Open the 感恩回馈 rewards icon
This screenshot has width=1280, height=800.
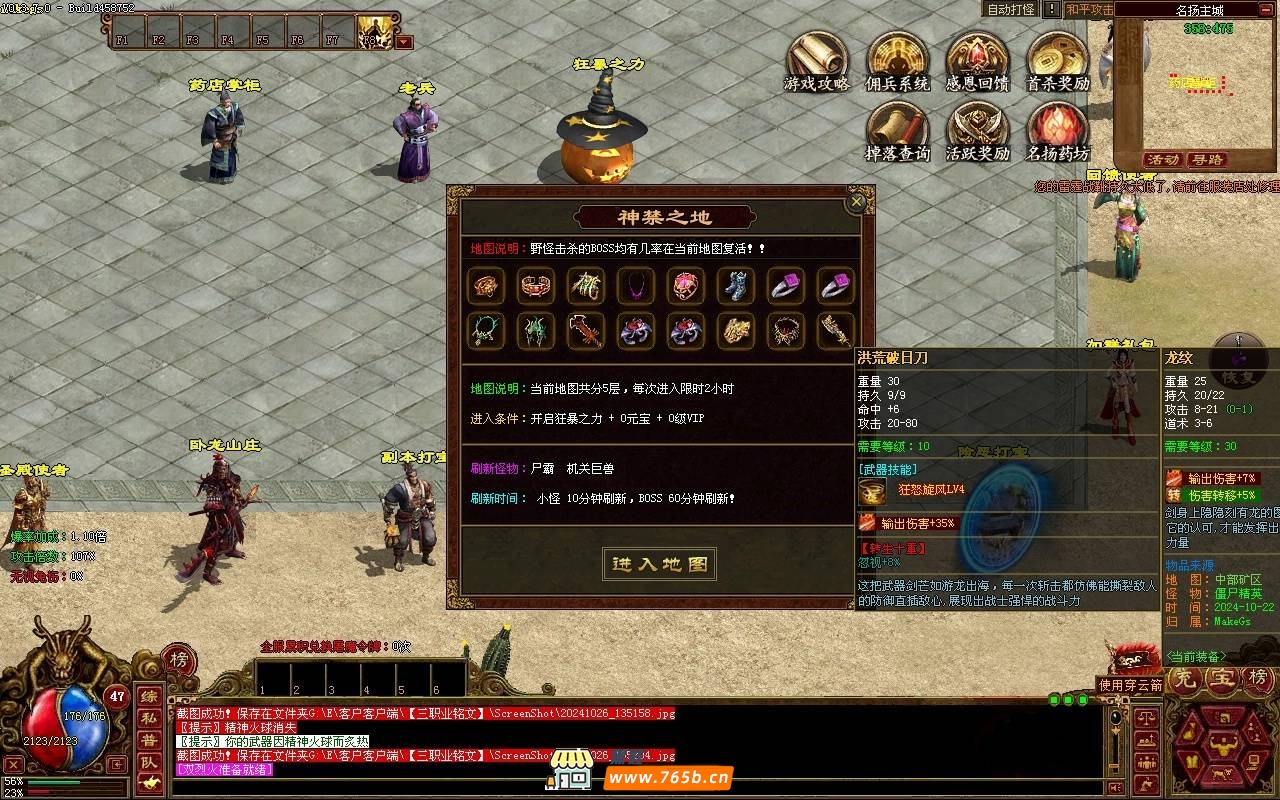976,62
